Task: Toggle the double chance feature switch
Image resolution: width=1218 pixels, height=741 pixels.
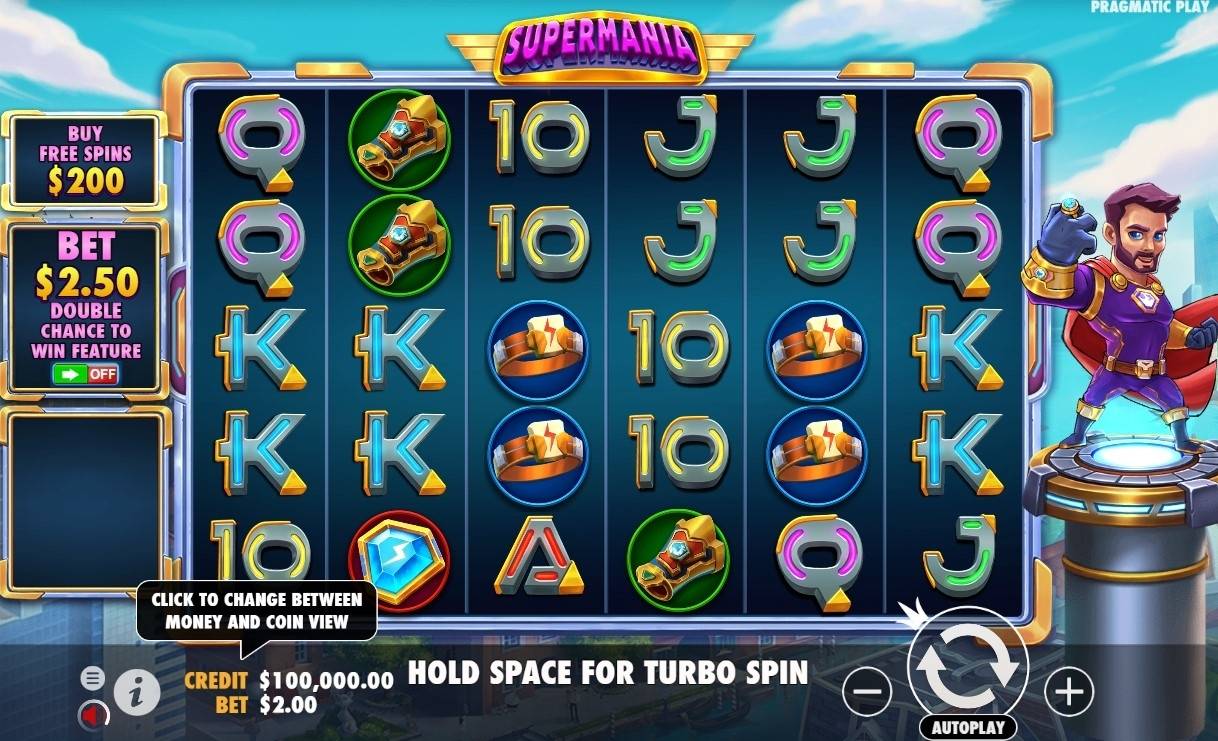Action: point(86,374)
